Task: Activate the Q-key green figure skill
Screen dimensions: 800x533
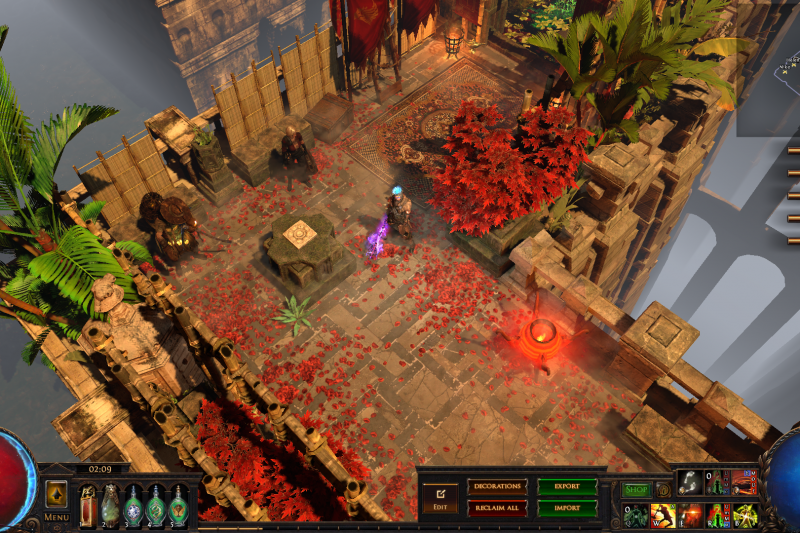Action: (636, 516)
